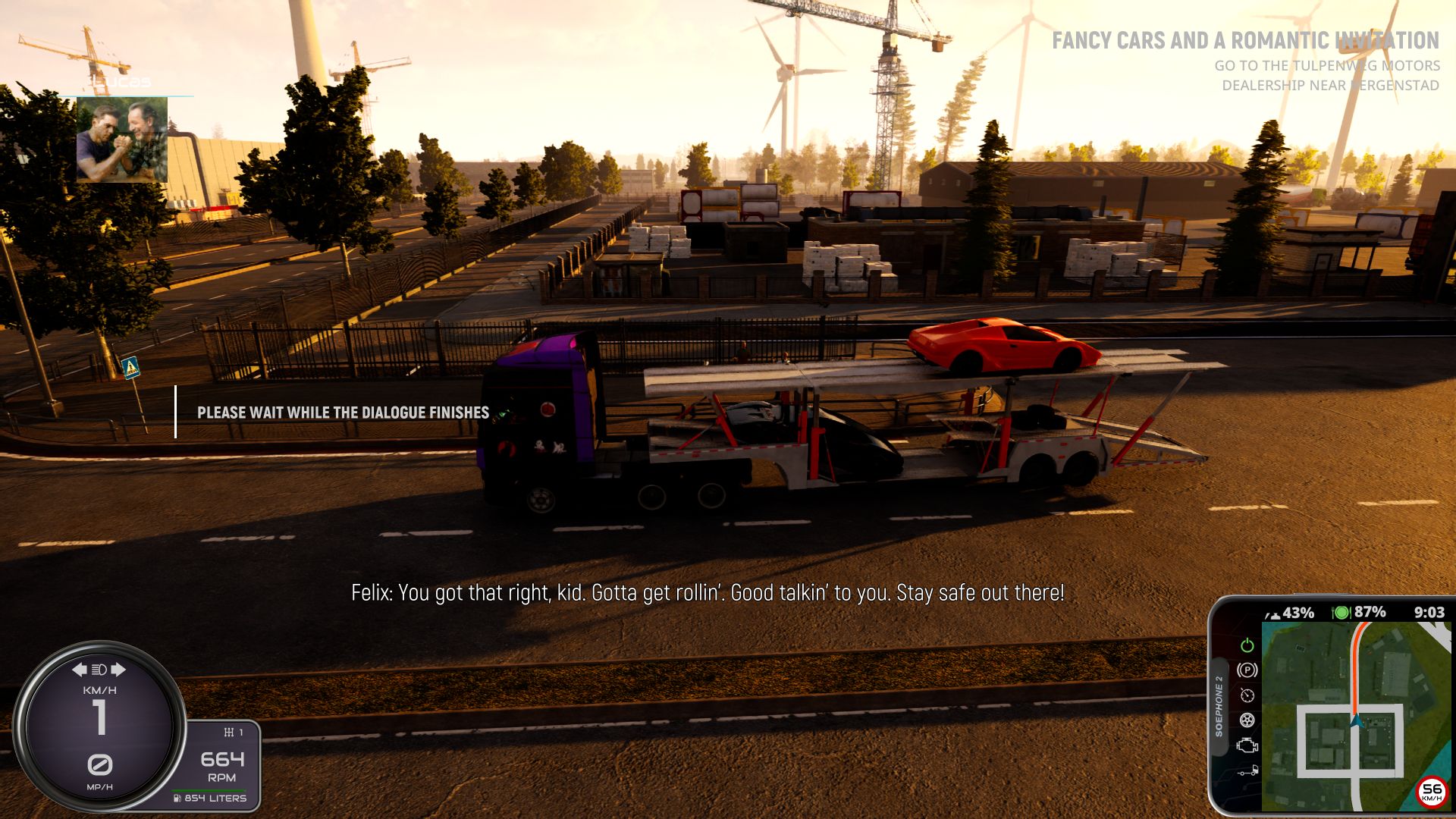Select the wheel status icon on phone

(1247, 720)
